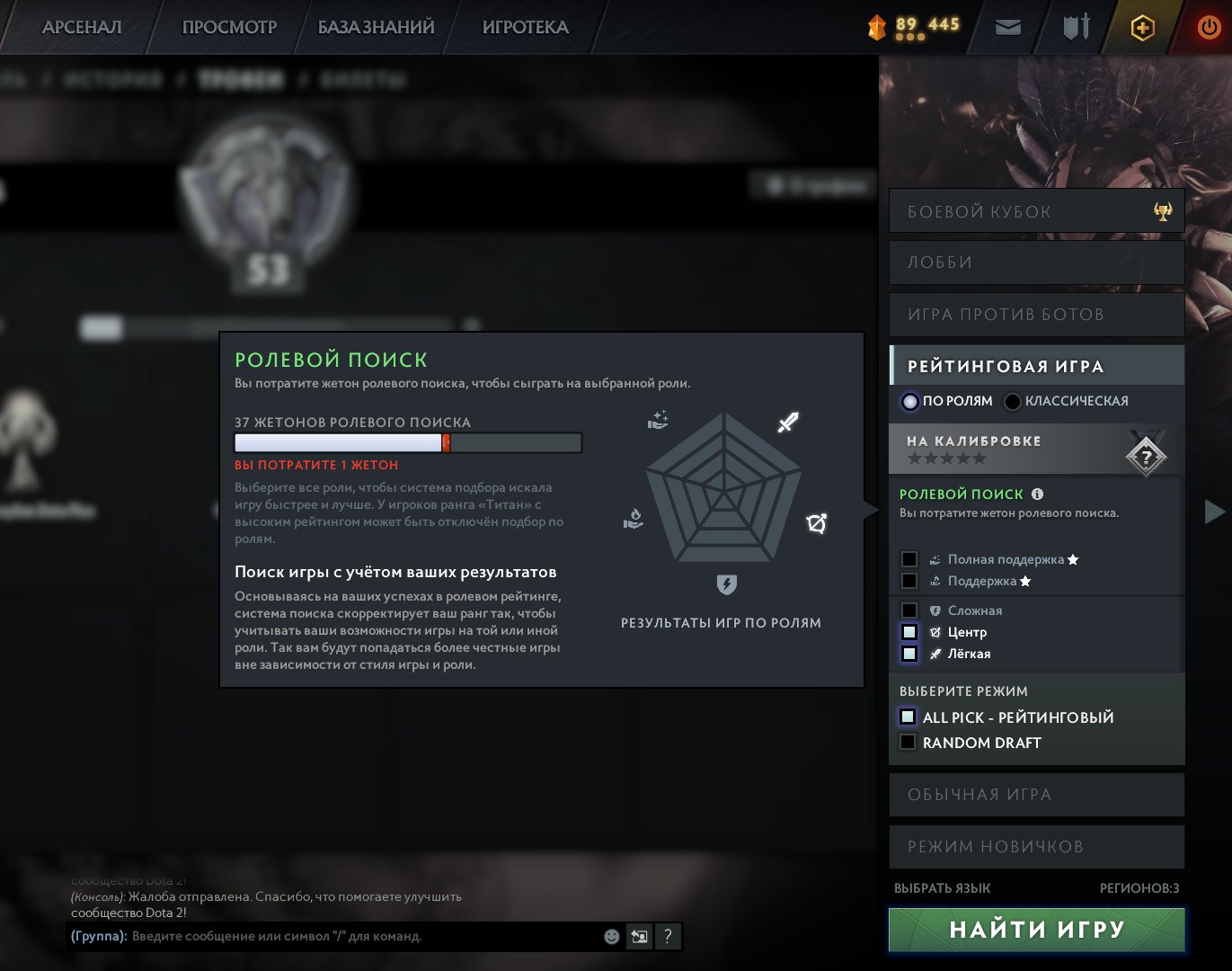Open the РЕГИОНОВ:3 selector
Screen dimensions: 1232x971
(1139, 887)
